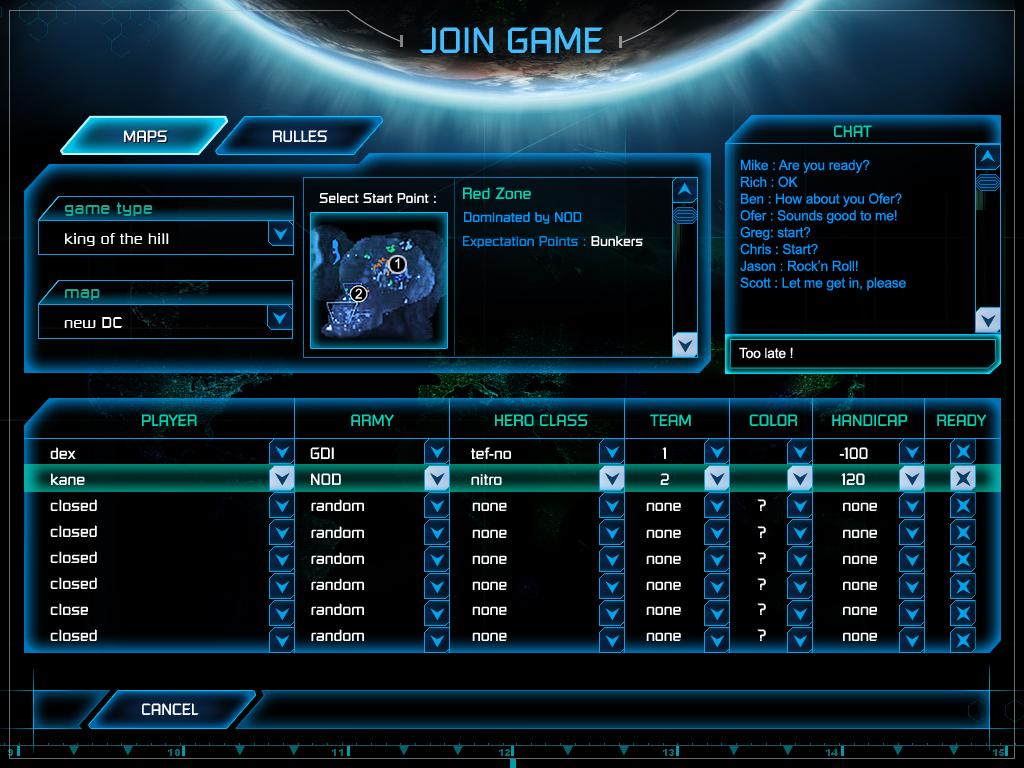The height and width of the screenshot is (768, 1024).
Task: Cancel joining the game
Action: pos(169,709)
